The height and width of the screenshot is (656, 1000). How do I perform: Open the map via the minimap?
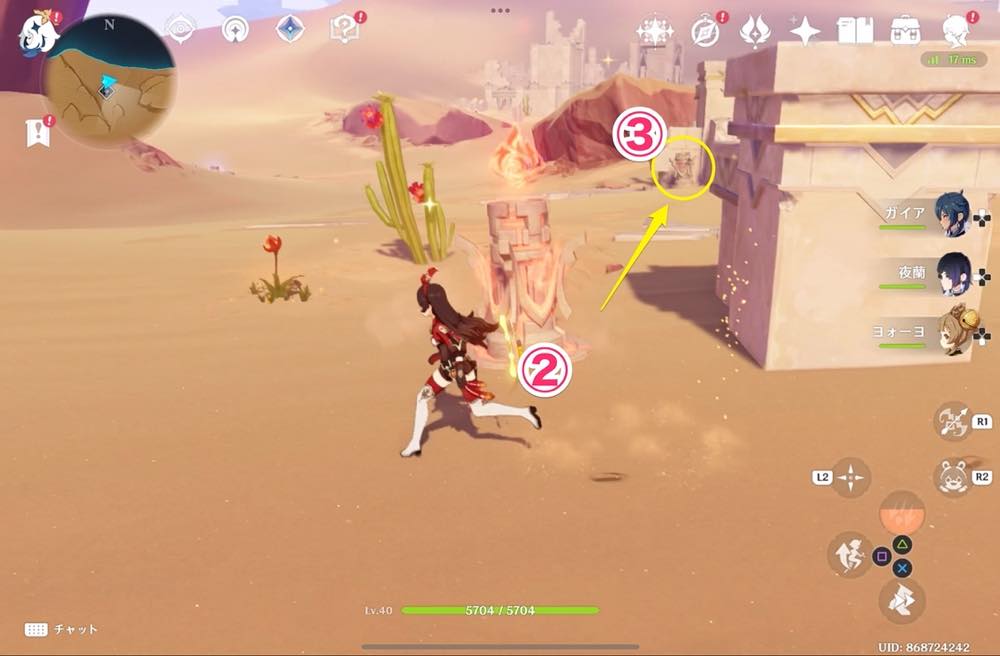110,81
